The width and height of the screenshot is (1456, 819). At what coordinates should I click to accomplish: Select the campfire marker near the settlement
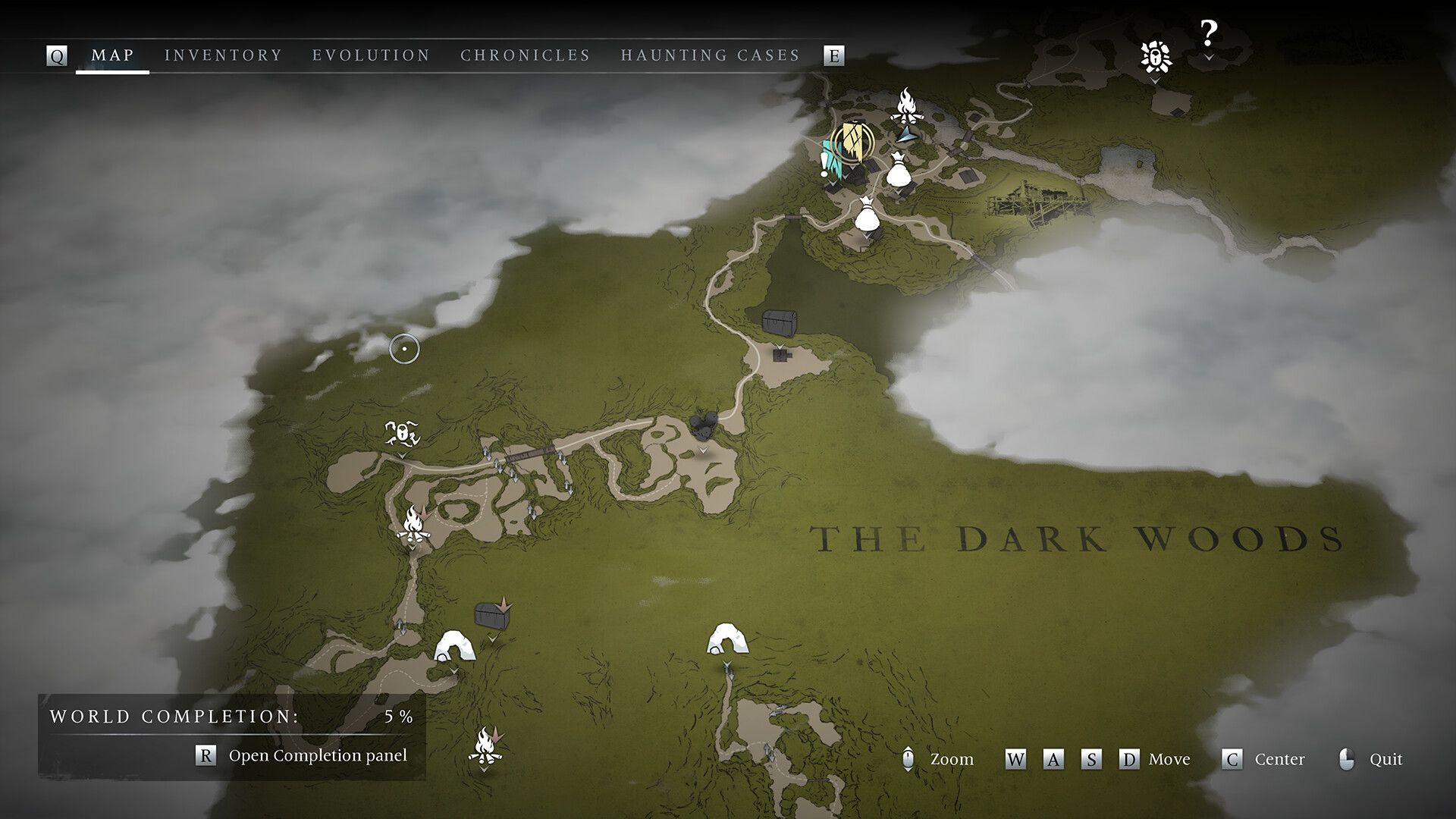click(x=907, y=106)
